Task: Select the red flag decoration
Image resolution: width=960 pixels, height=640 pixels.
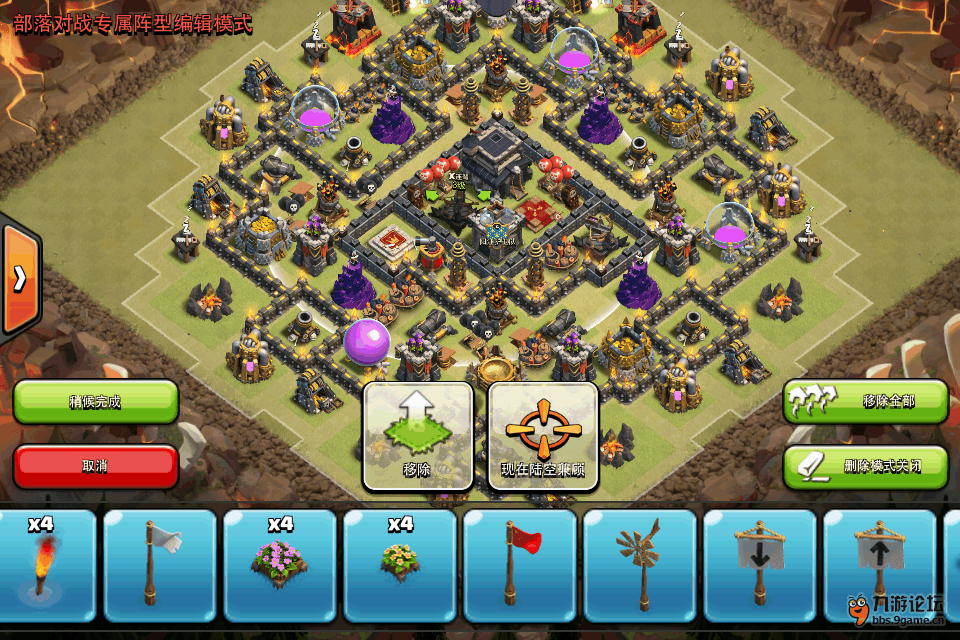Action: click(x=520, y=567)
